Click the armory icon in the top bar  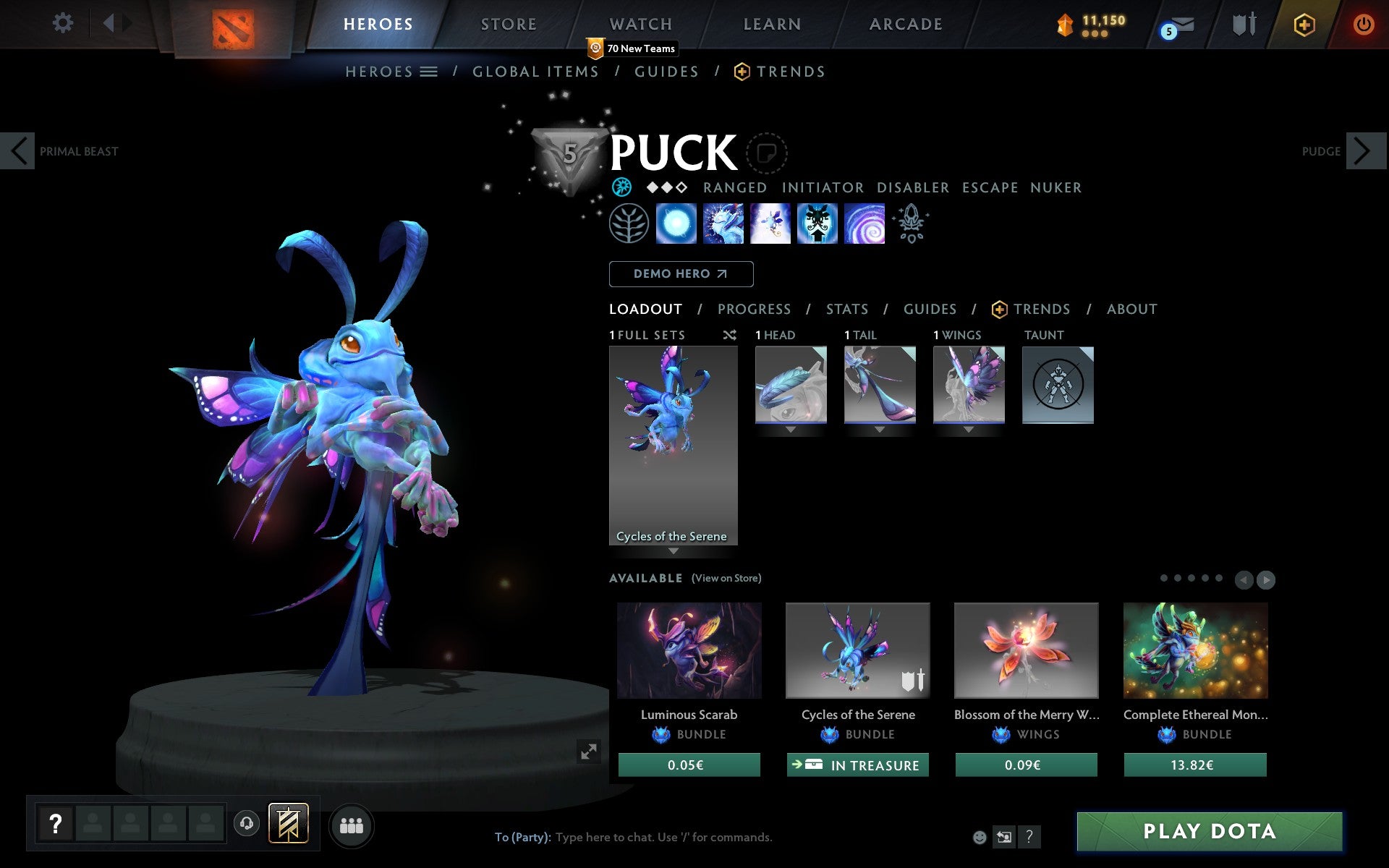click(1242, 25)
